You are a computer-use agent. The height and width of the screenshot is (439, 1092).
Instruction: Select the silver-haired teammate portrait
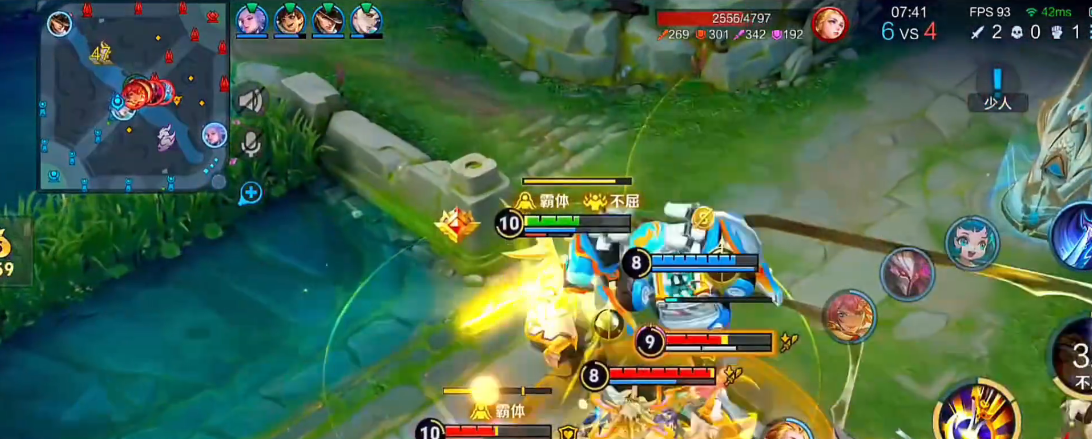click(x=251, y=19)
